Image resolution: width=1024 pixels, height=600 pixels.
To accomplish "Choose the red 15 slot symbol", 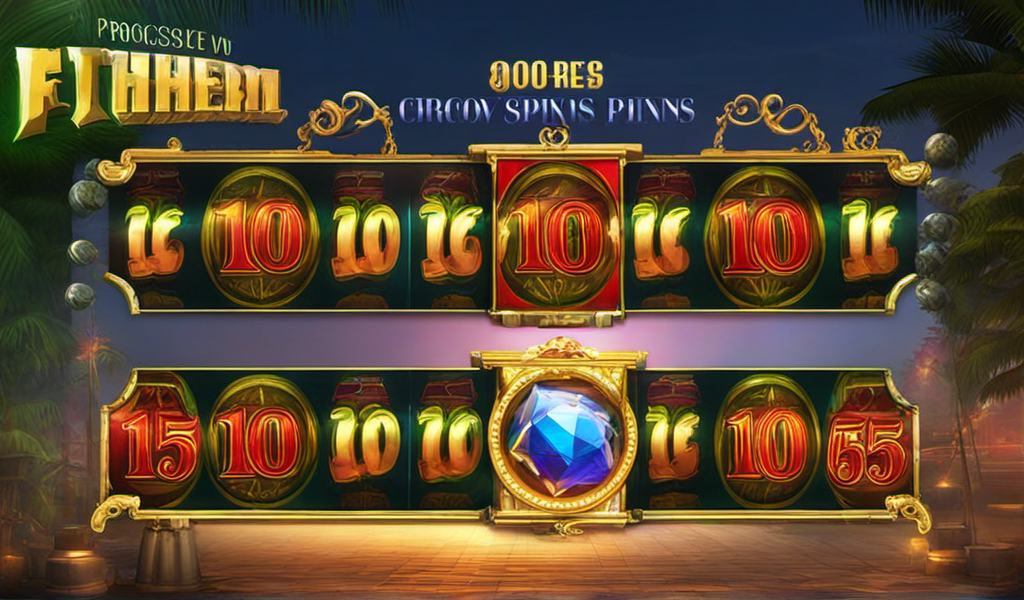I will tap(155, 441).
